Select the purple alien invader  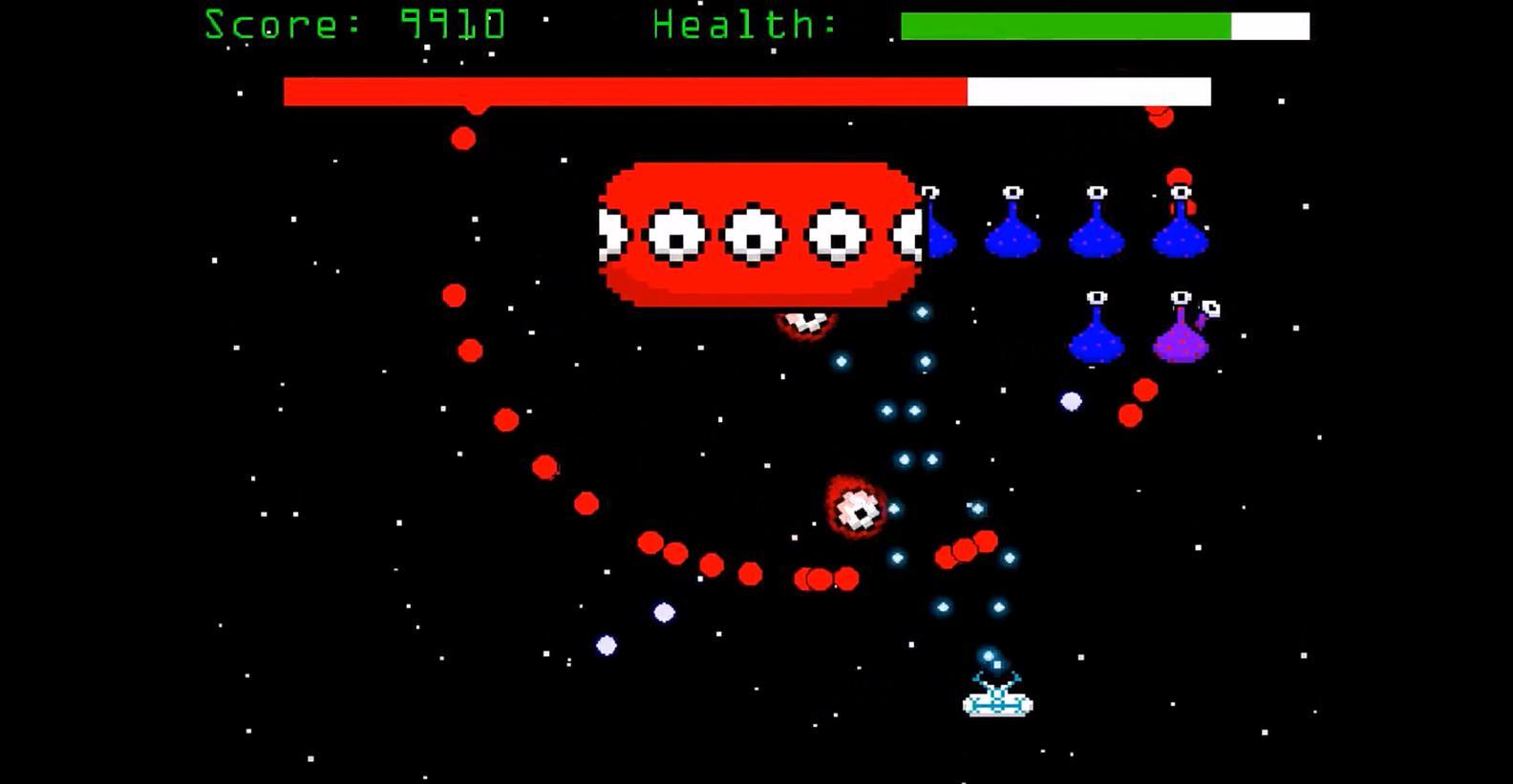(1180, 339)
